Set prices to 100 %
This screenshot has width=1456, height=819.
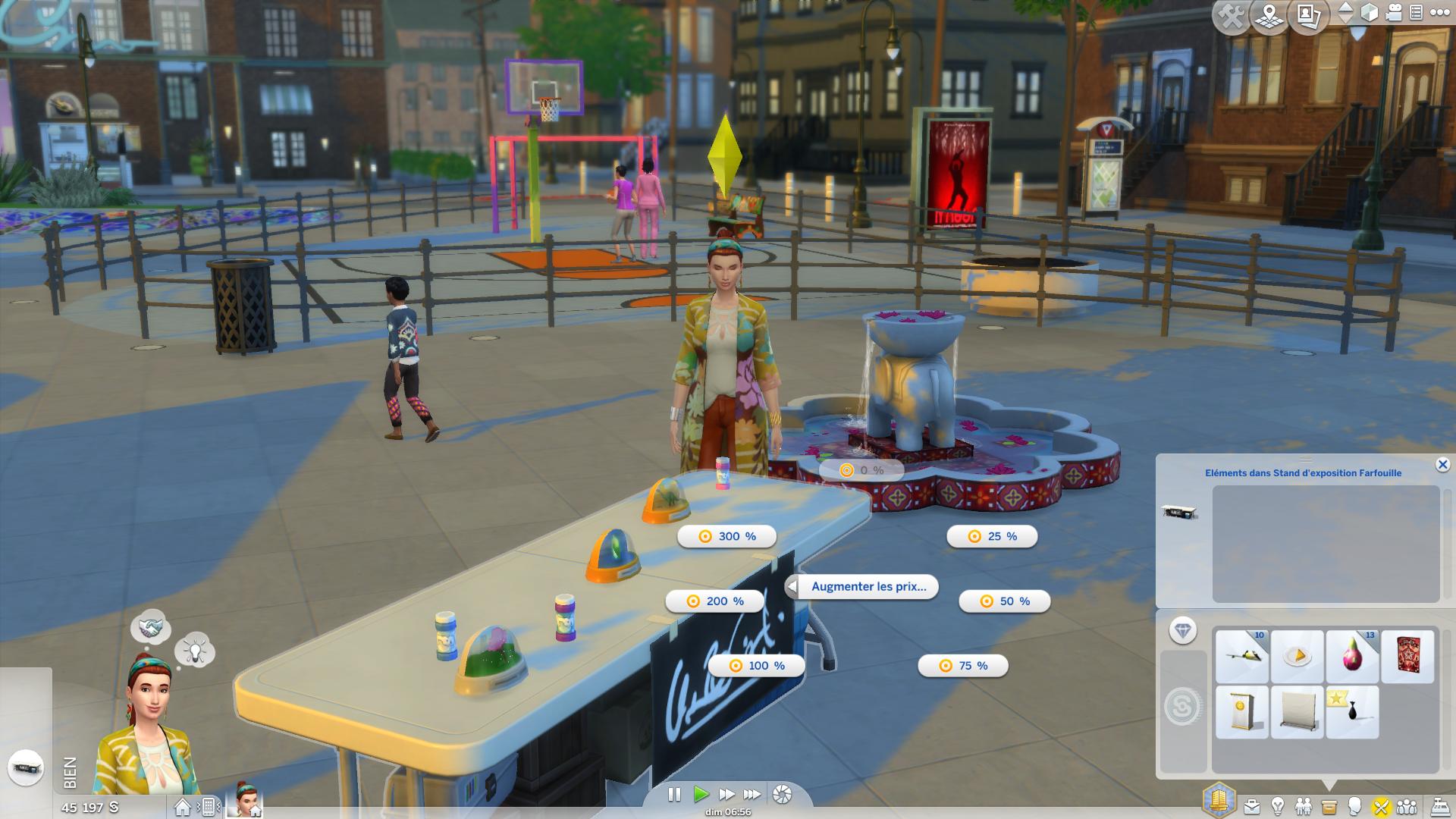(x=757, y=666)
